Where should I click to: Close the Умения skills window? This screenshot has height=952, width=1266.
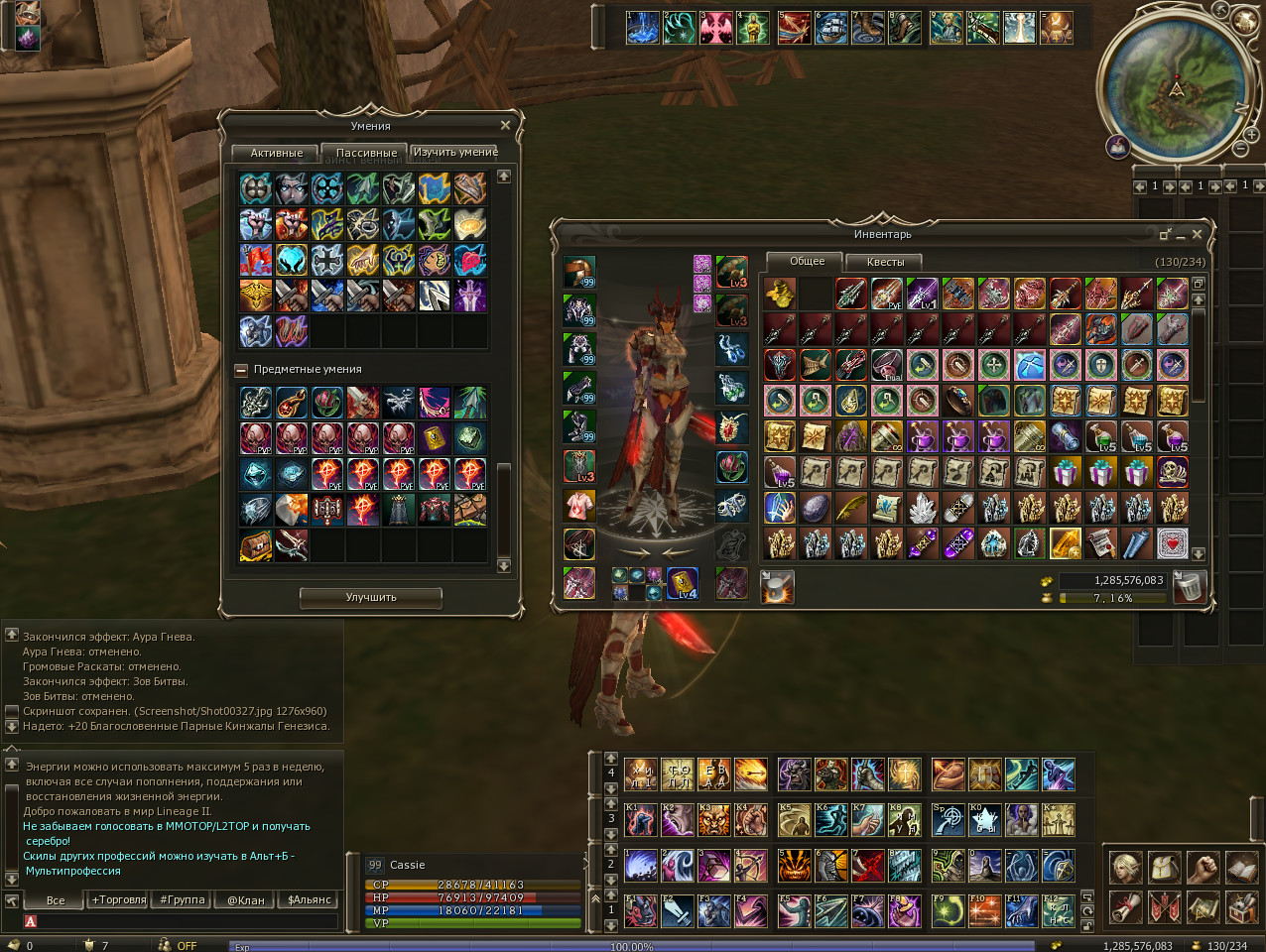coord(505,125)
